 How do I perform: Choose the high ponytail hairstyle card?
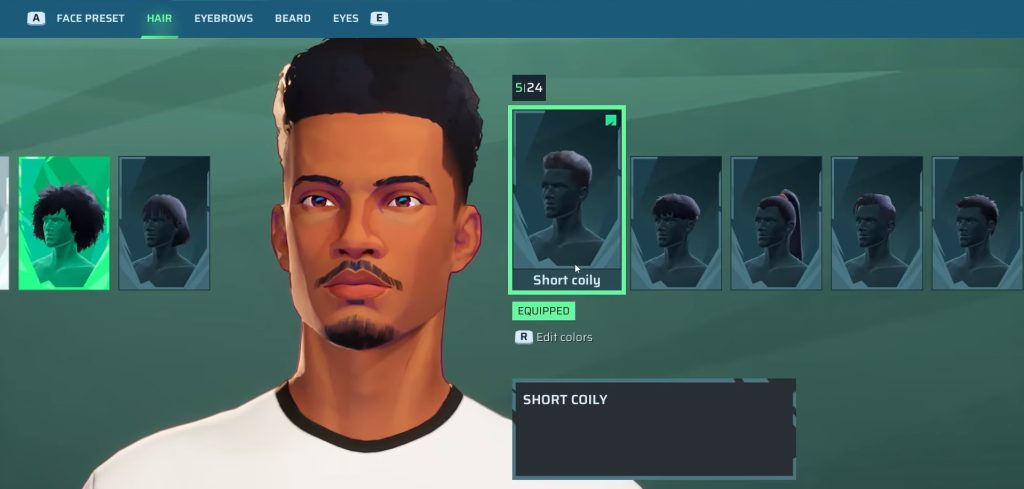tap(776, 223)
